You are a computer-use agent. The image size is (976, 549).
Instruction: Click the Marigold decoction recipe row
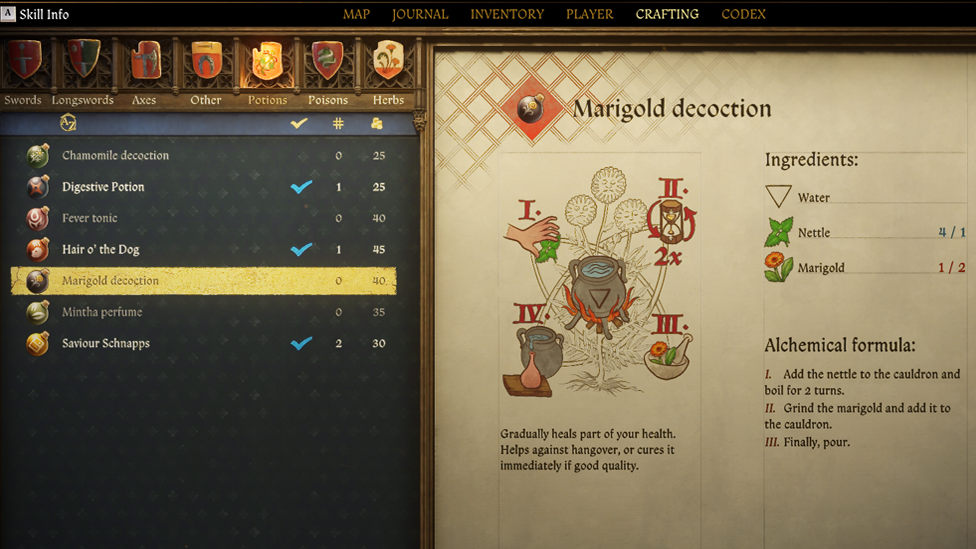click(110, 281)
